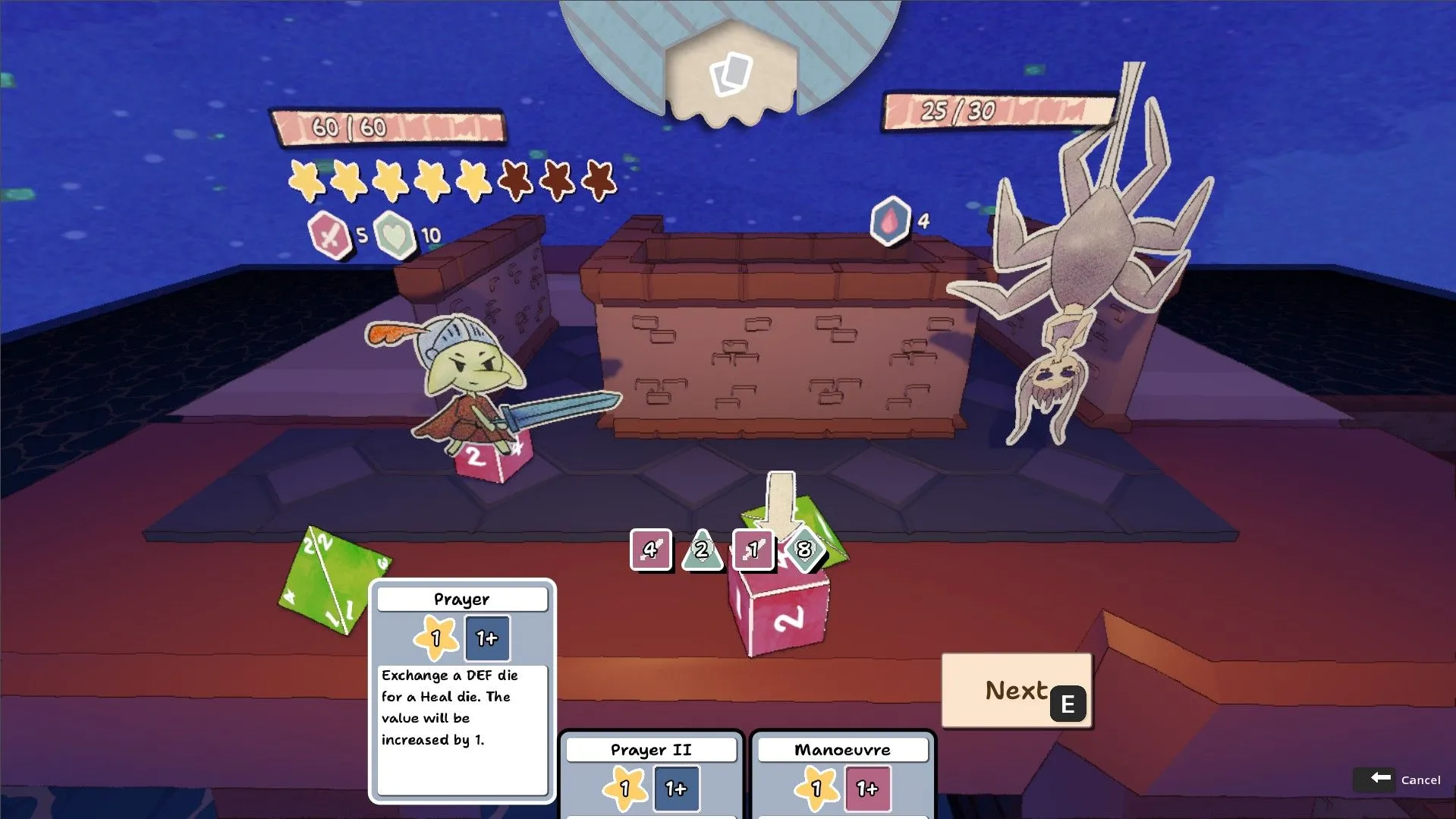Click the Next button
Screen dimensions: 1456x819
[x=1016, y=691]
